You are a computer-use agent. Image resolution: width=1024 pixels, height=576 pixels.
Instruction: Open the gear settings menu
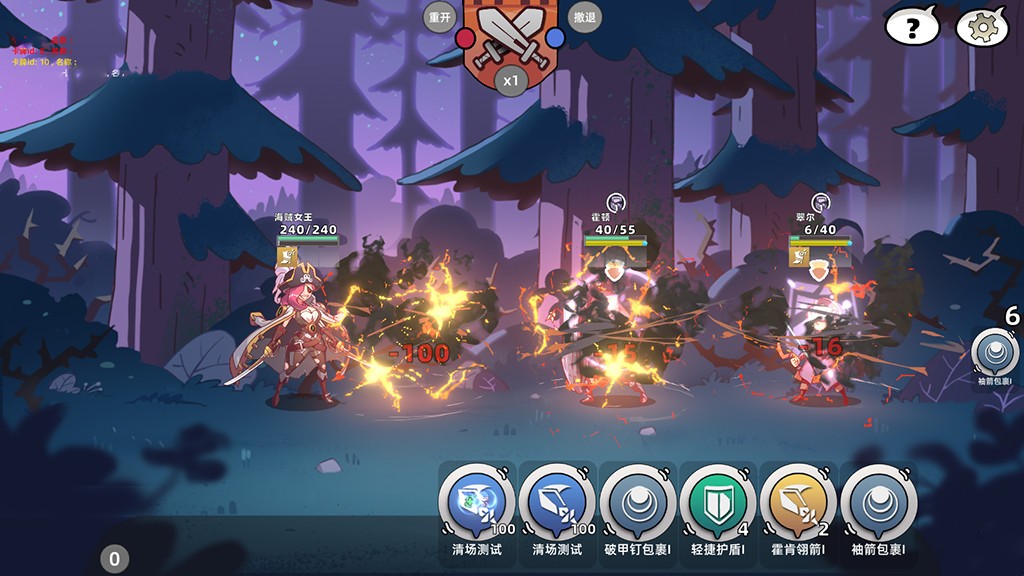pyautogui.click(x=982, y=27)
